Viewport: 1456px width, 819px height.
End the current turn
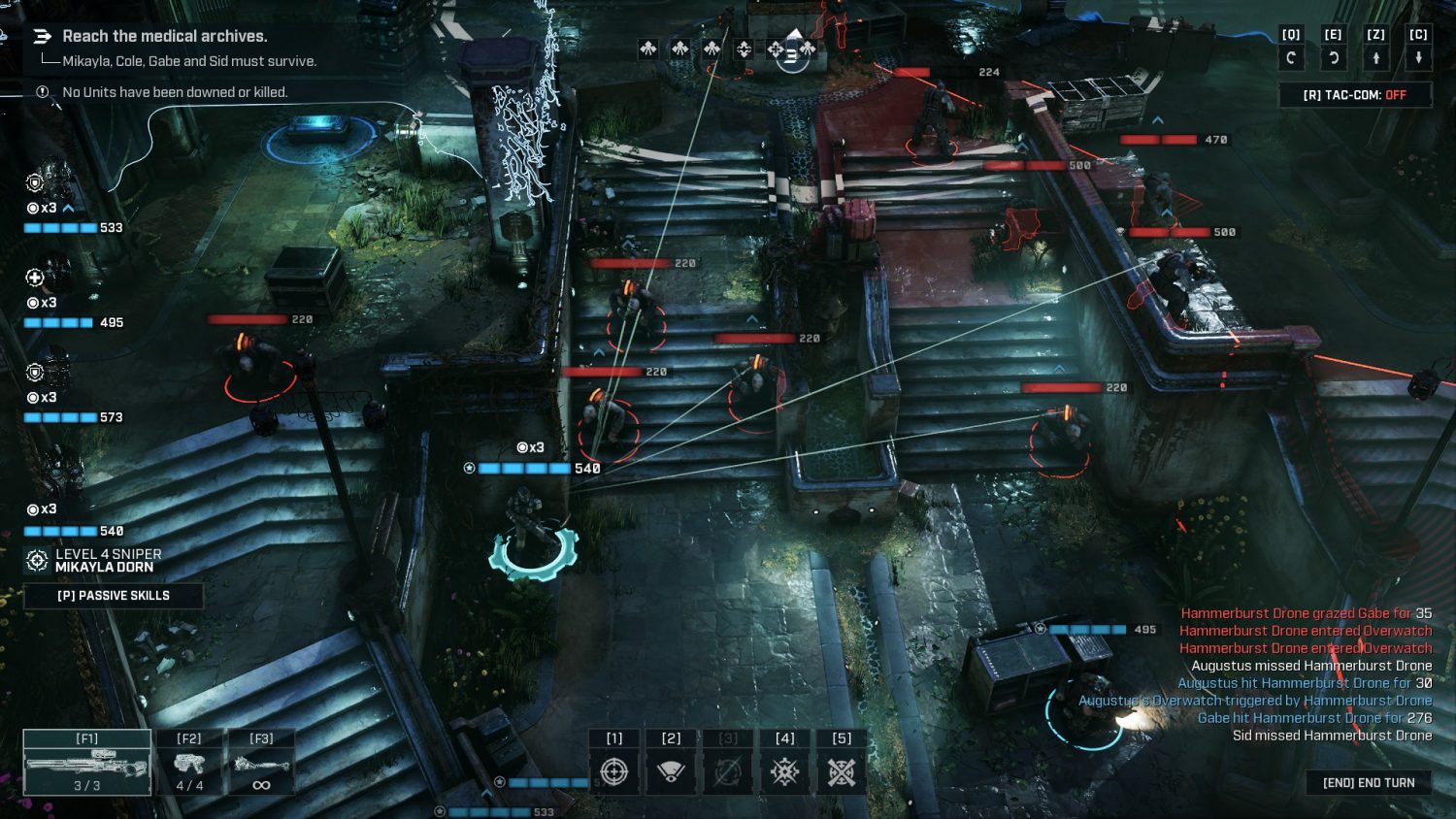1369,783
